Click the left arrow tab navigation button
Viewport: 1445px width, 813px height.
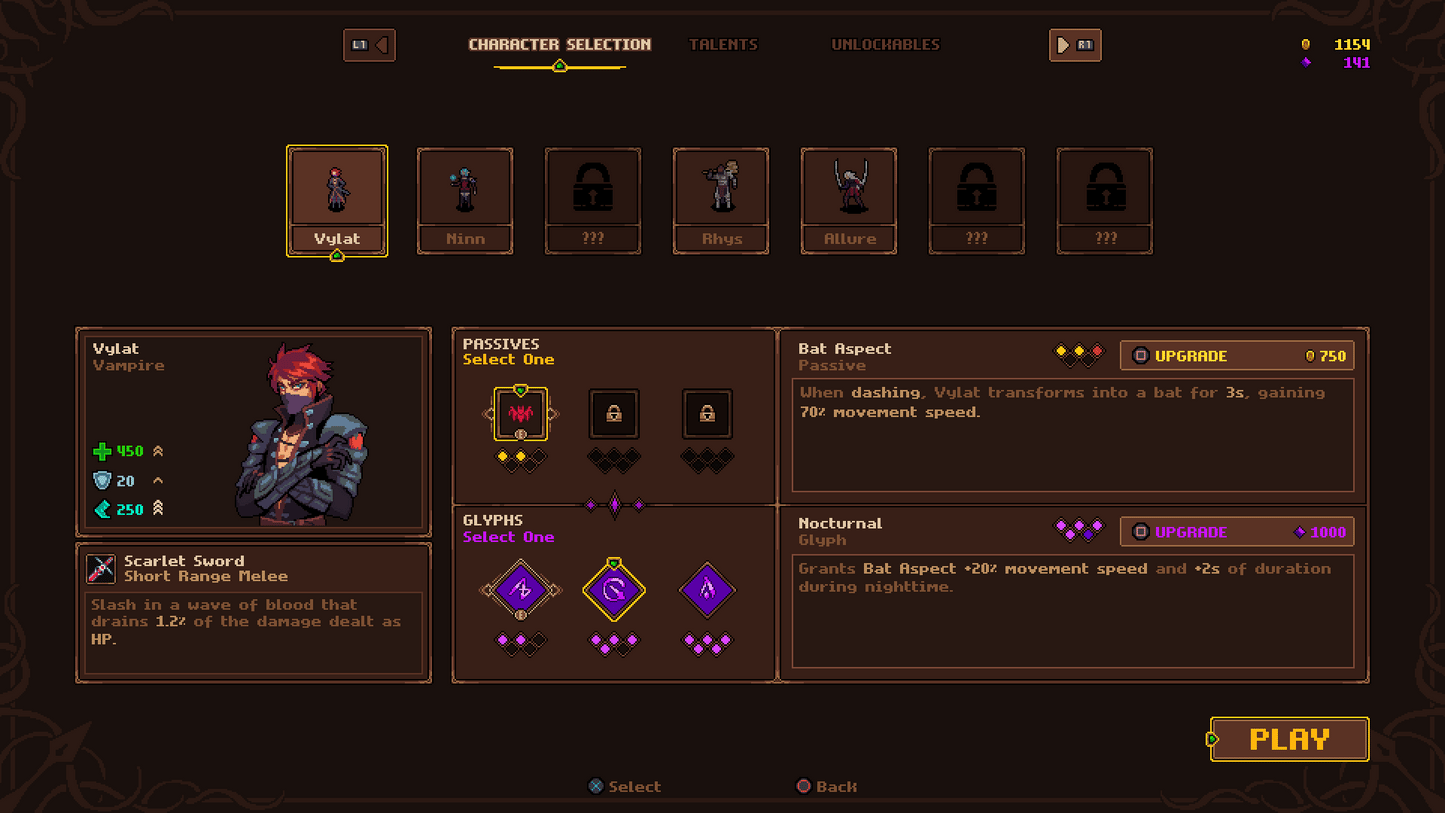[x=369, y=45]
